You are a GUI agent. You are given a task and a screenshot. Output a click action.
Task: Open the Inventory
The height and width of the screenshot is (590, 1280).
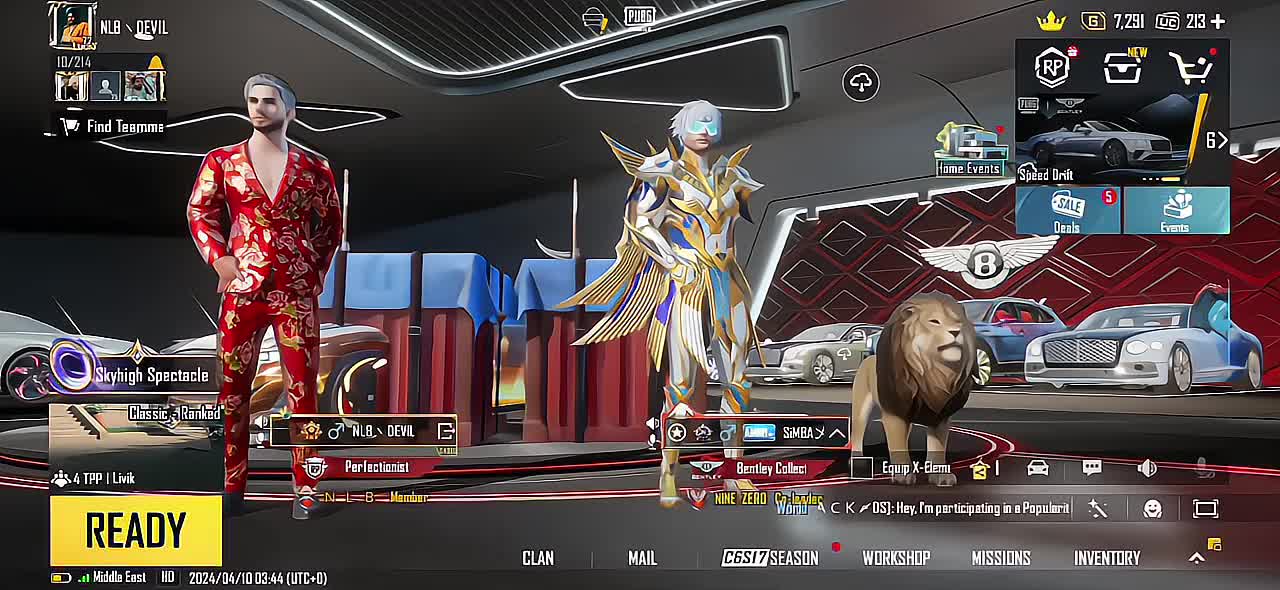[x=1107, y=558]
